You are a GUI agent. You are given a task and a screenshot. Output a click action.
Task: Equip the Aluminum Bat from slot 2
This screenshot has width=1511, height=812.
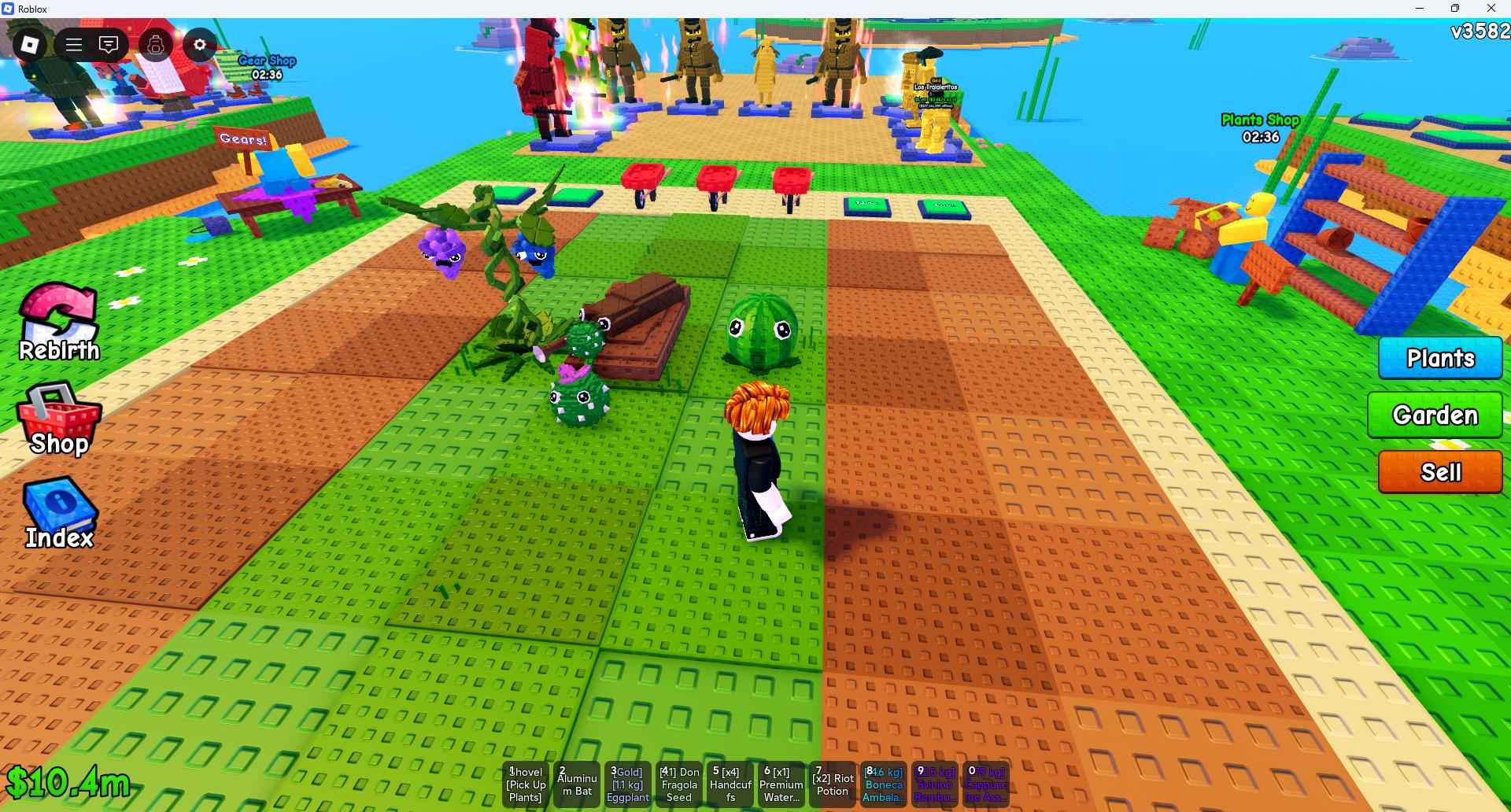tap(576, 784)
